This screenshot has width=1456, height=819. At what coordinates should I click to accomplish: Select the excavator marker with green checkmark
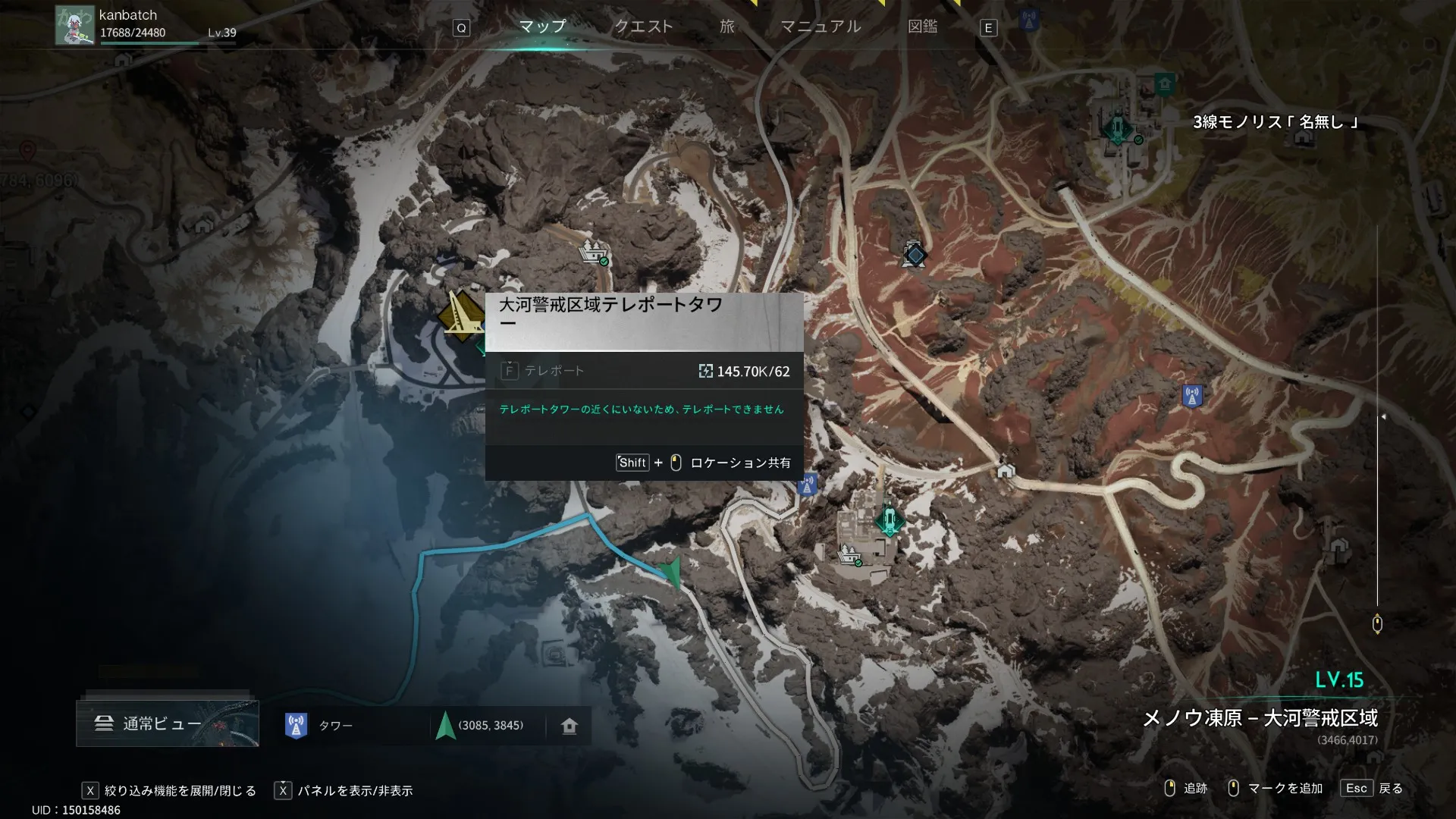pos(594,251)
